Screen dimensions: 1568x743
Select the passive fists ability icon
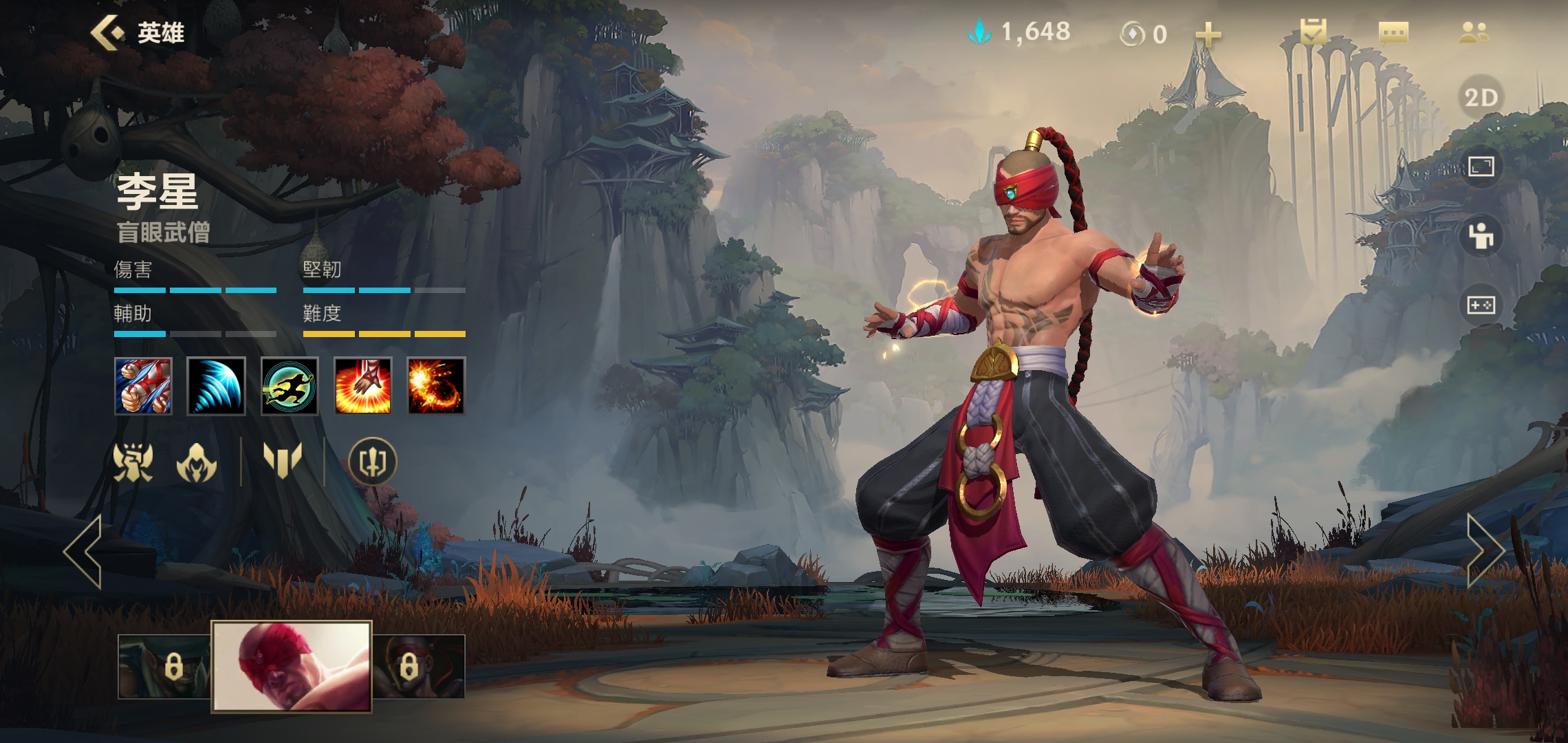tap(143, 386)
